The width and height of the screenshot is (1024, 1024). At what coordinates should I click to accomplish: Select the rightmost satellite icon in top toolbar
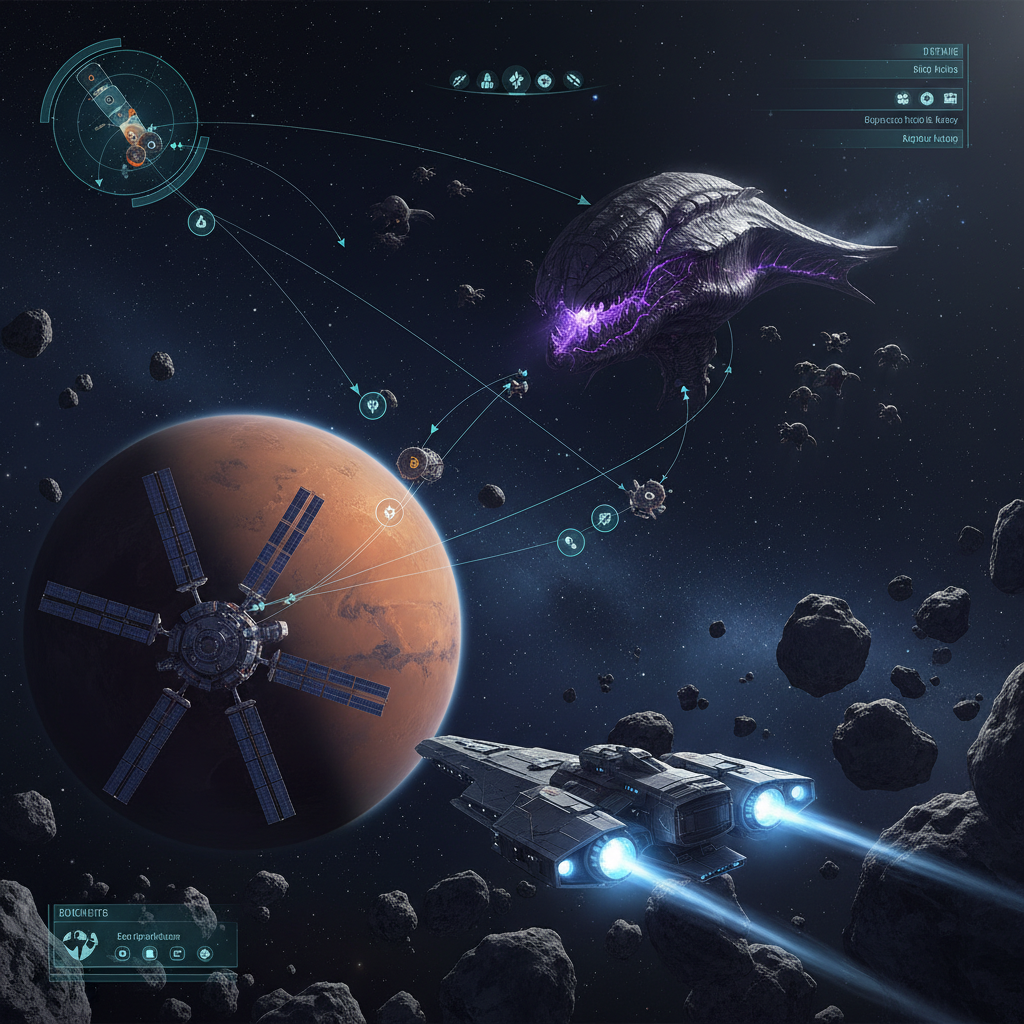point(573,78)
